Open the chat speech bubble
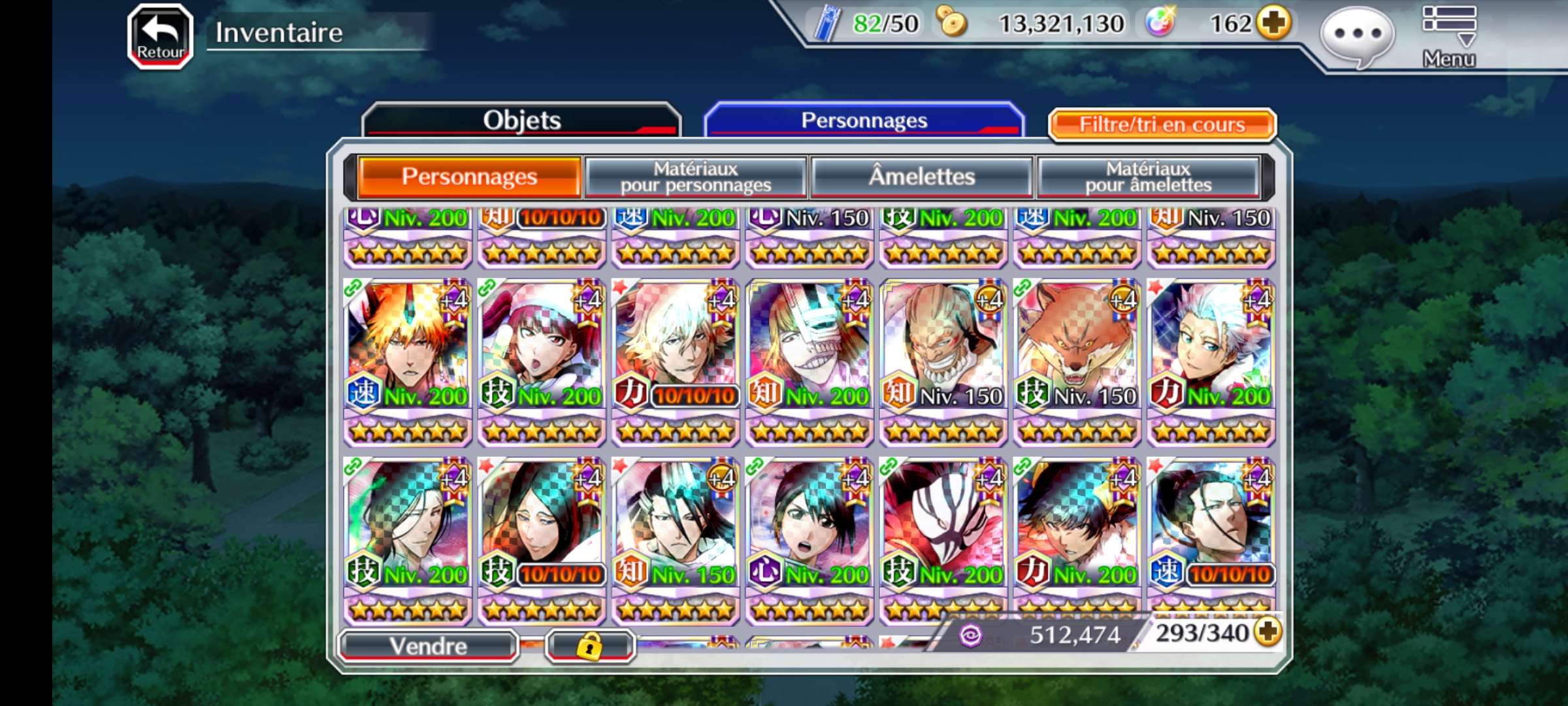Viewport: 1568px width, 706px height. coord(1357,35)
